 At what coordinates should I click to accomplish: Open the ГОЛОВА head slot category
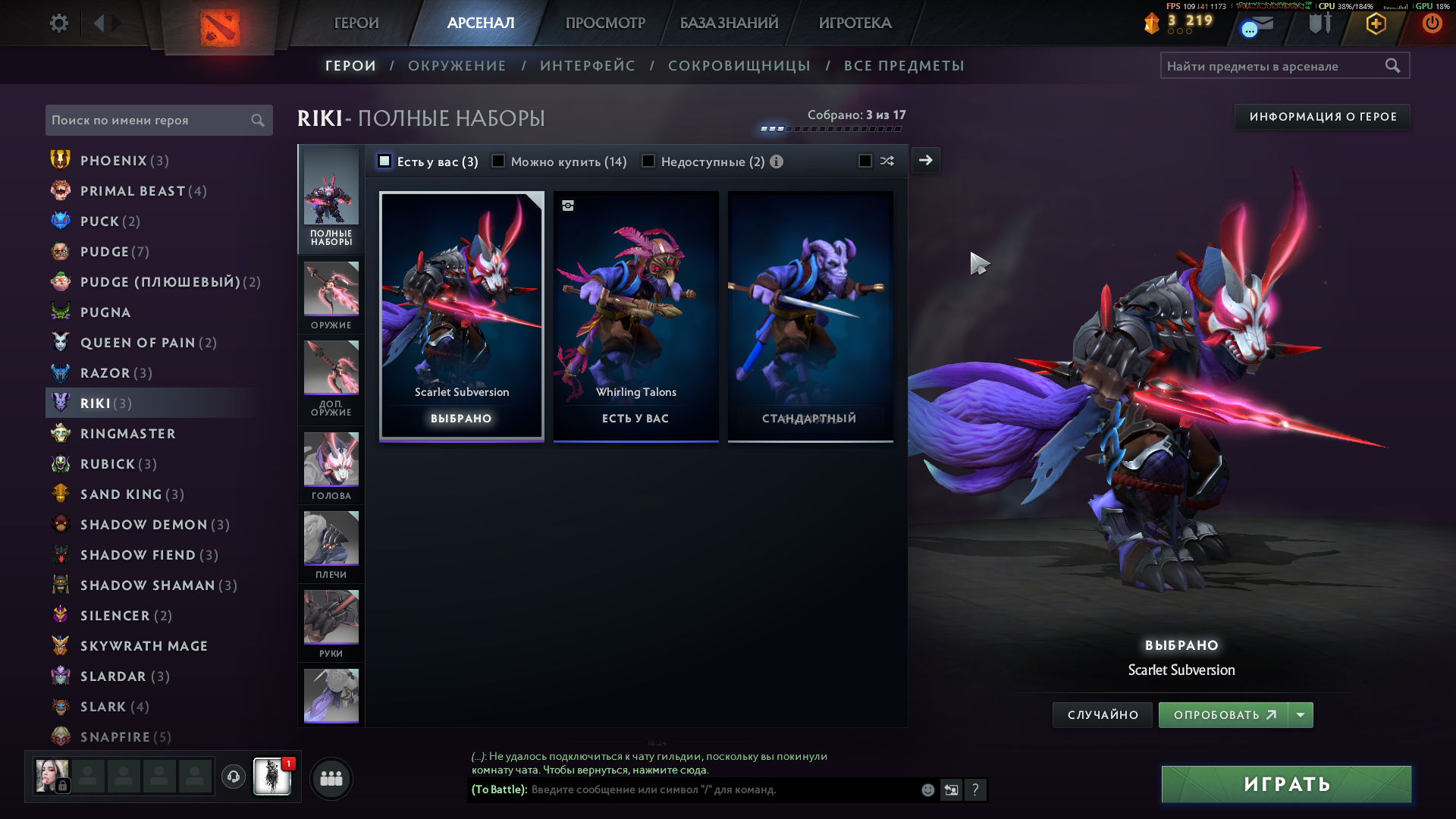(331, 465)
